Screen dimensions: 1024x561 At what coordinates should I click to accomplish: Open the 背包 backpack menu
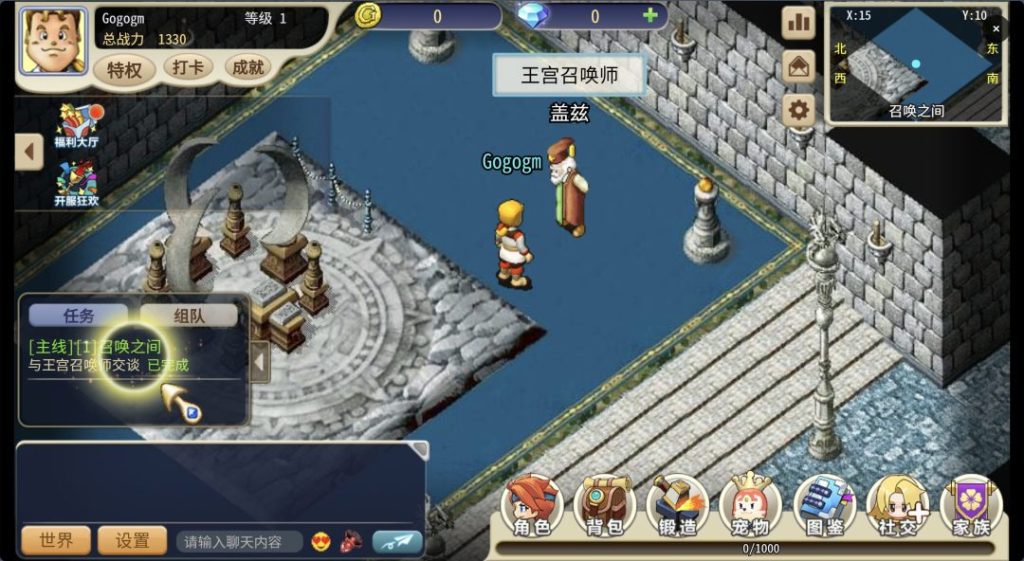pos(604,506)
